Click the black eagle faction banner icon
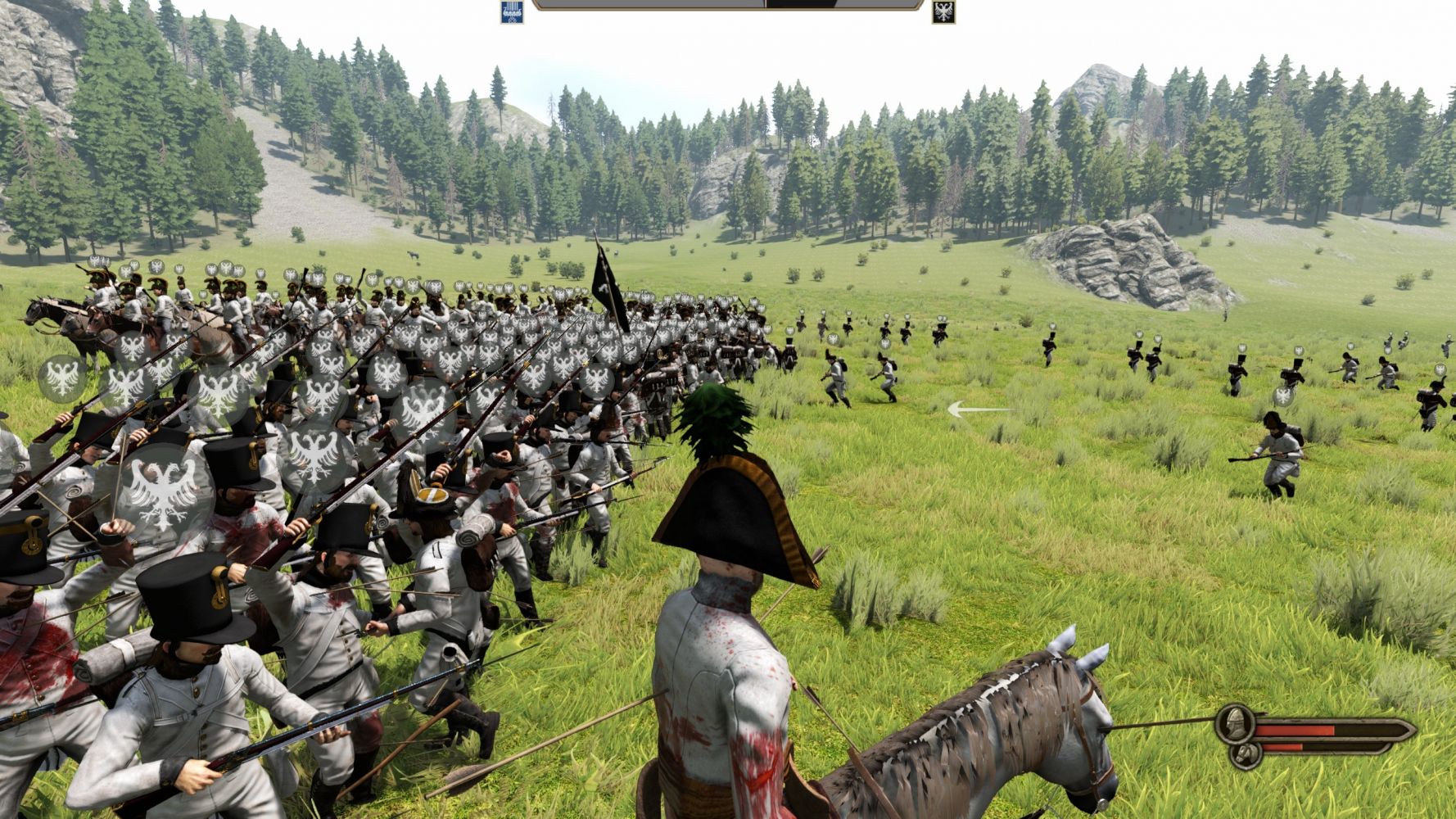 click(x=943, y=11)
